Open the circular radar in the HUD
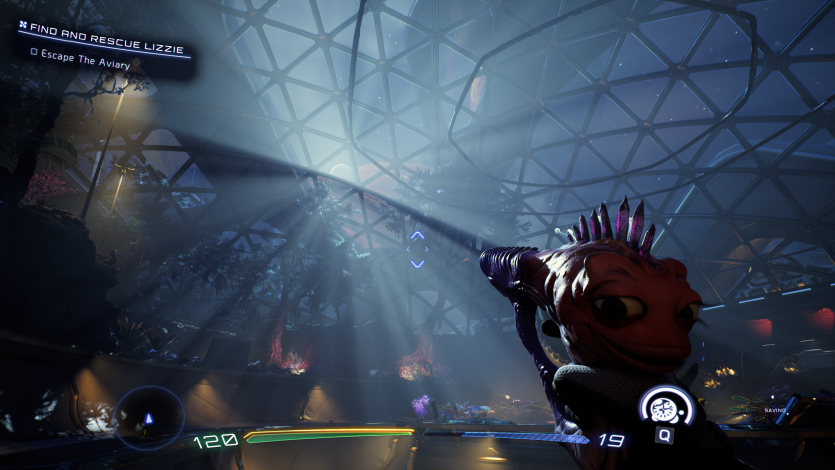This screenshot has width=835, height=470. [150, 417]
